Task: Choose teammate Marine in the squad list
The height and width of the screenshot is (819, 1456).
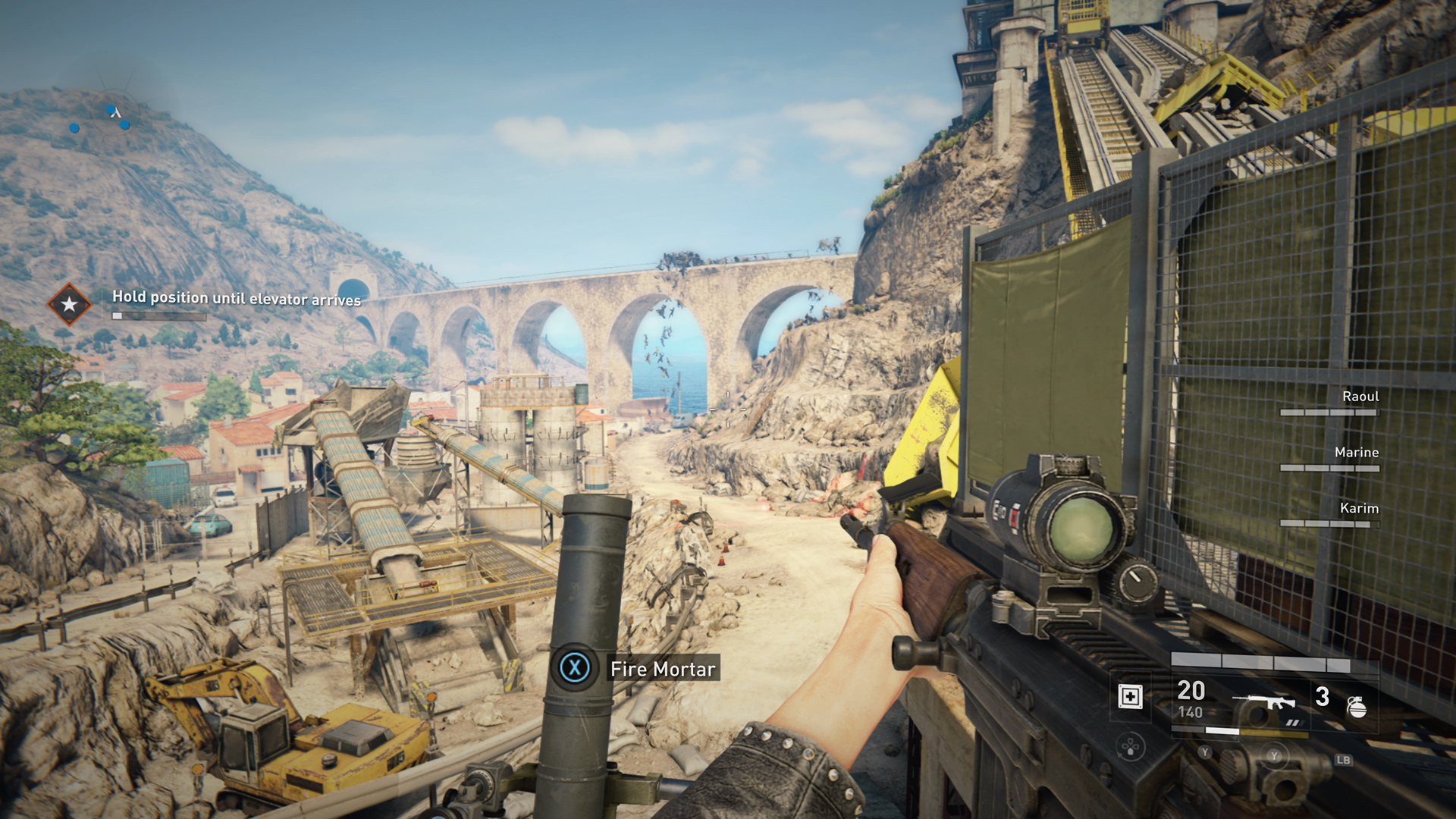Action: pos(1356,453)
